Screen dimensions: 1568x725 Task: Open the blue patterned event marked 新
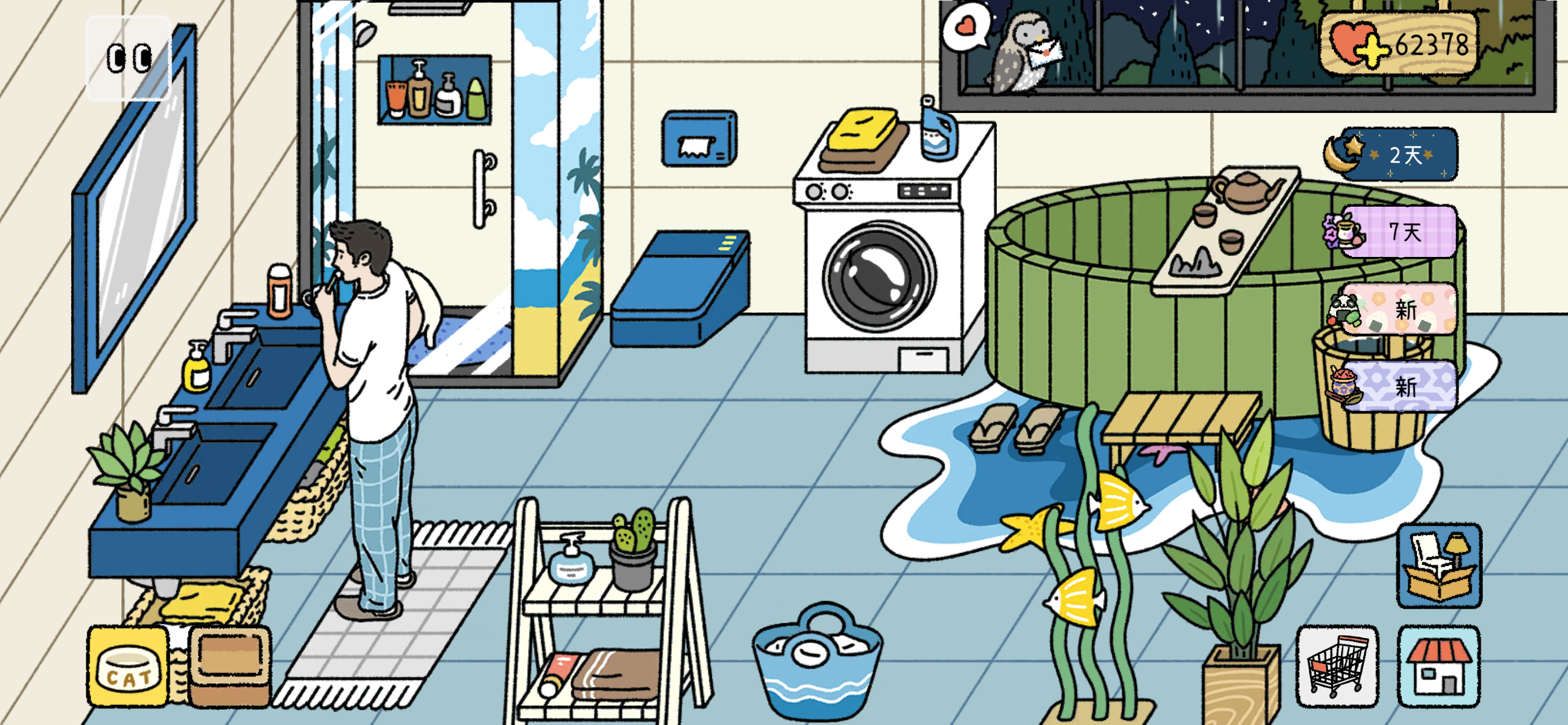[x=1395, y=387]
